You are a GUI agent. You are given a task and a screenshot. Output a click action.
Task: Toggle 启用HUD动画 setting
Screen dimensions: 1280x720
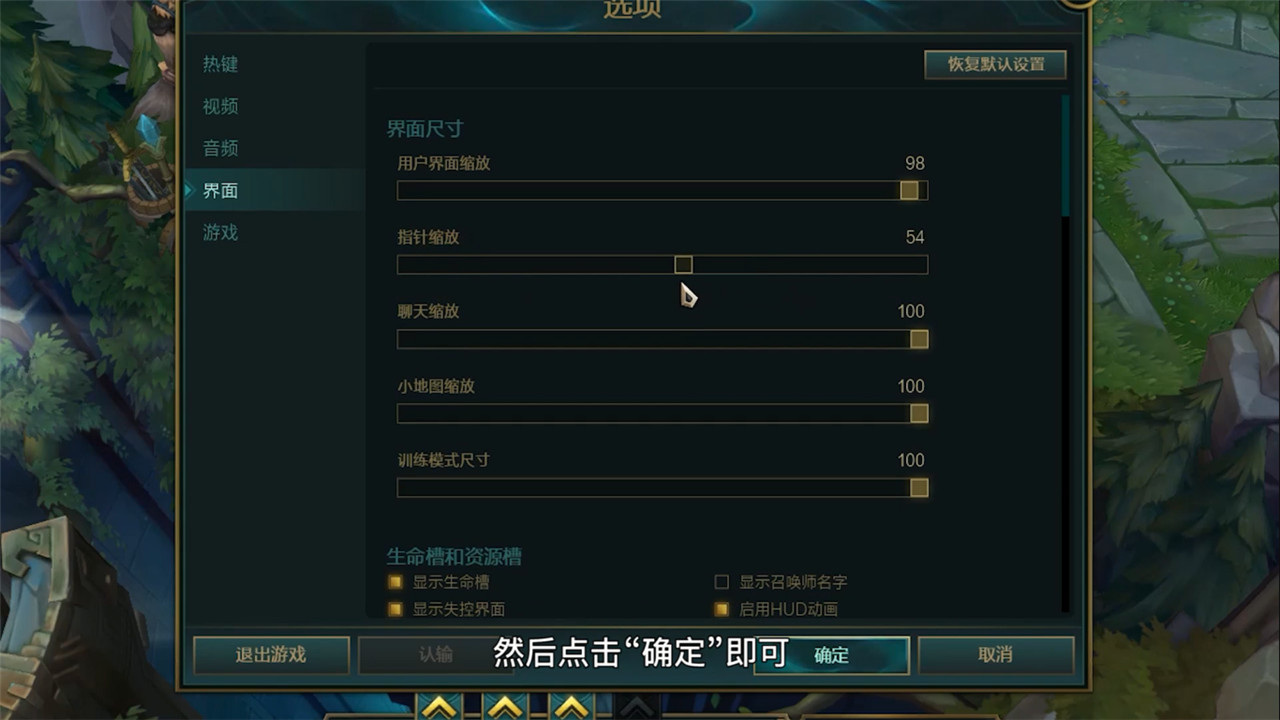tap(722, 609)
